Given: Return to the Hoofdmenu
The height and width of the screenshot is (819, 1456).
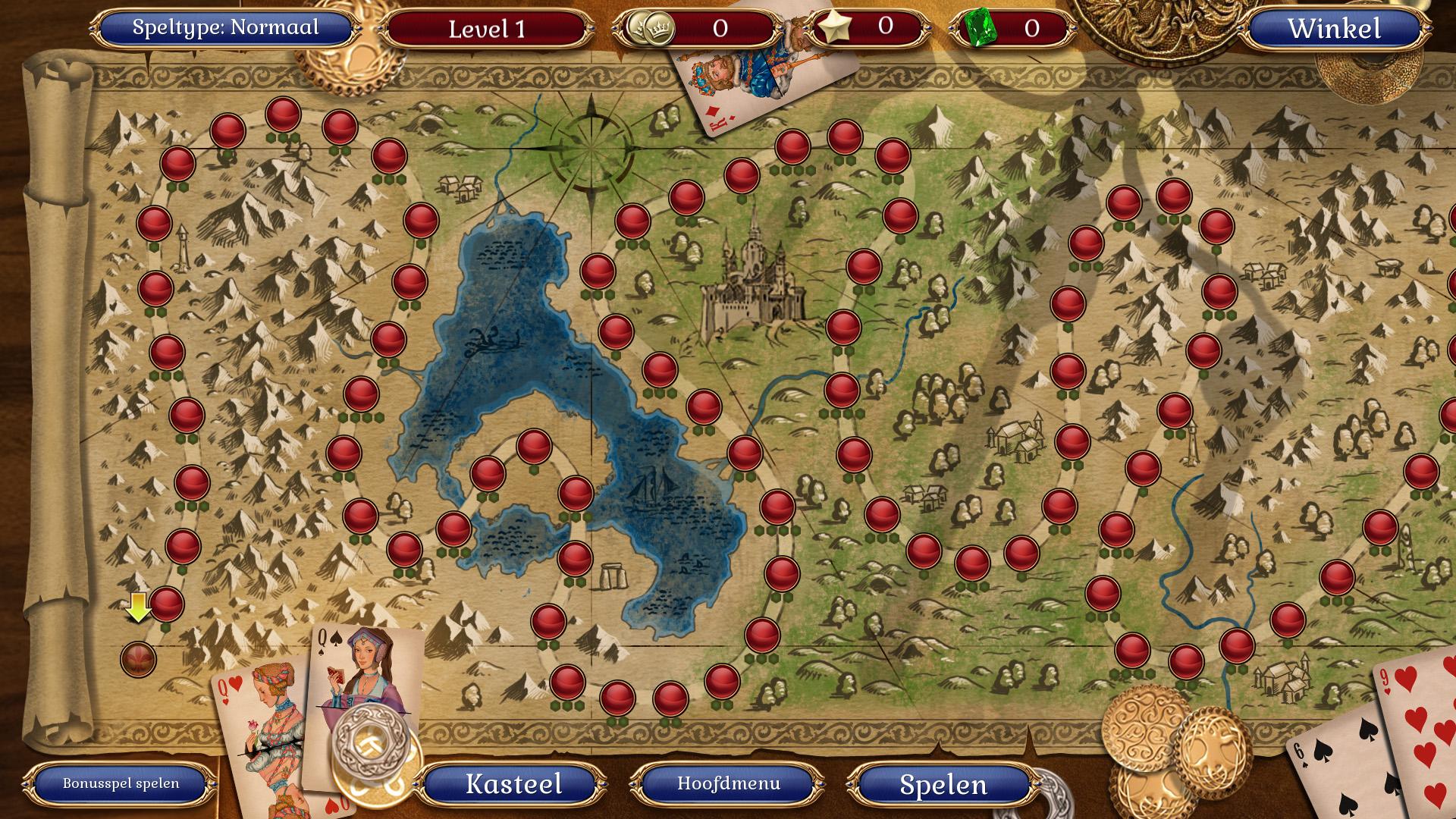Looking at the screenshot, I should 728,783.
